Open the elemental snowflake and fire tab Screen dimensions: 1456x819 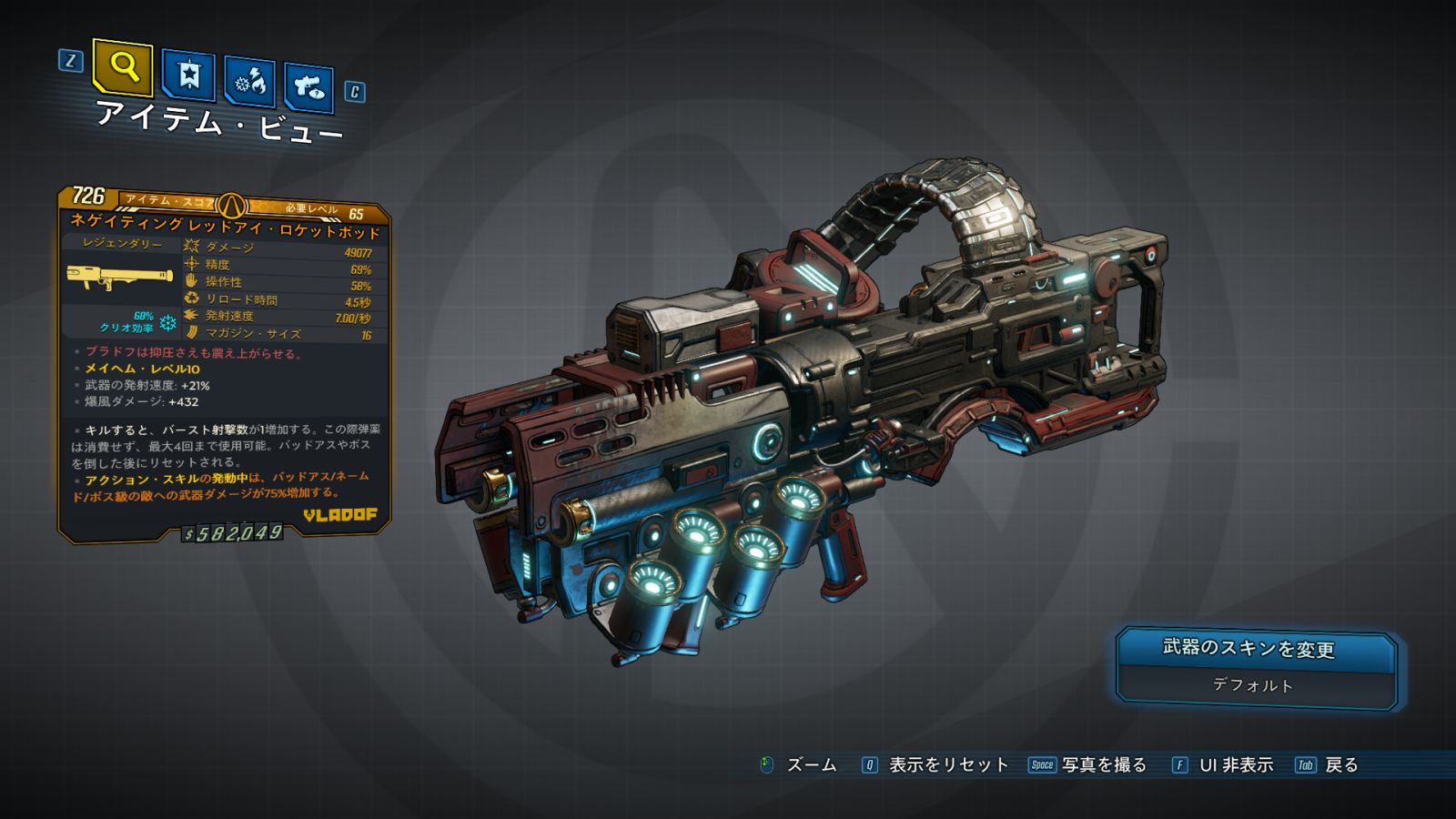pos(249,82)
